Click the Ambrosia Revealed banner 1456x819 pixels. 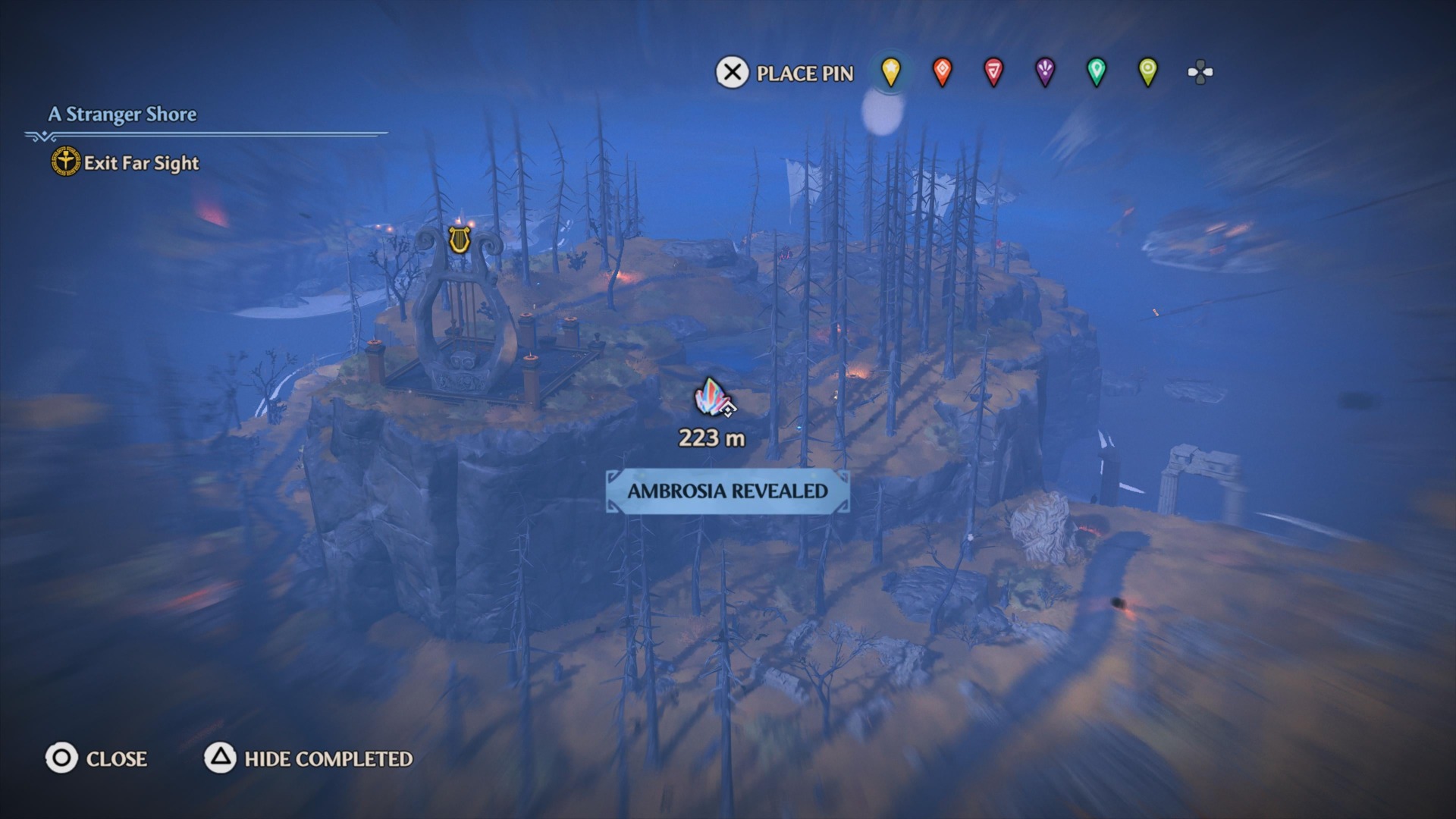726,491
